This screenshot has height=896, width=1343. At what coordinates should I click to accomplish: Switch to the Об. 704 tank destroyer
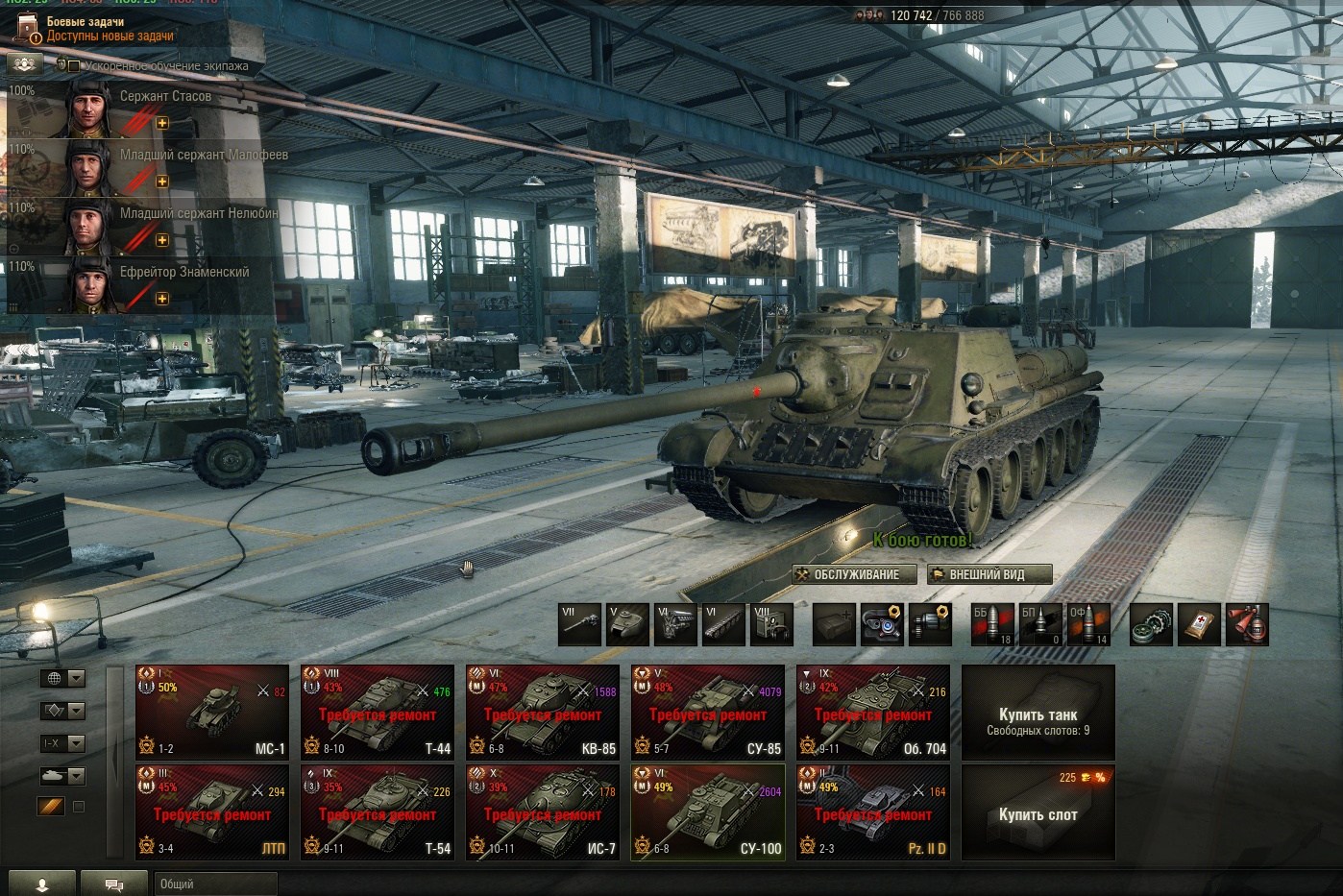click(x=873, y=713)
